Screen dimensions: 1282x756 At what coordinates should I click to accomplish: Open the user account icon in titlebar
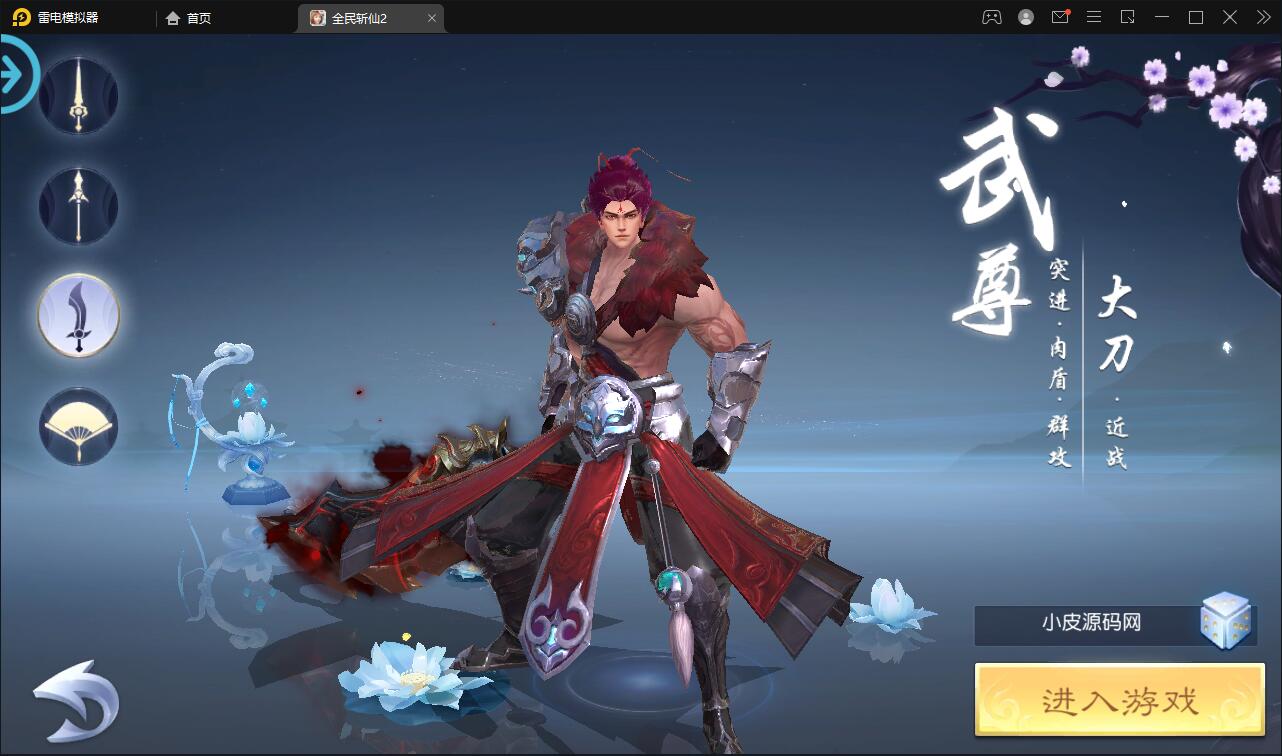[x=1024, y=17]
